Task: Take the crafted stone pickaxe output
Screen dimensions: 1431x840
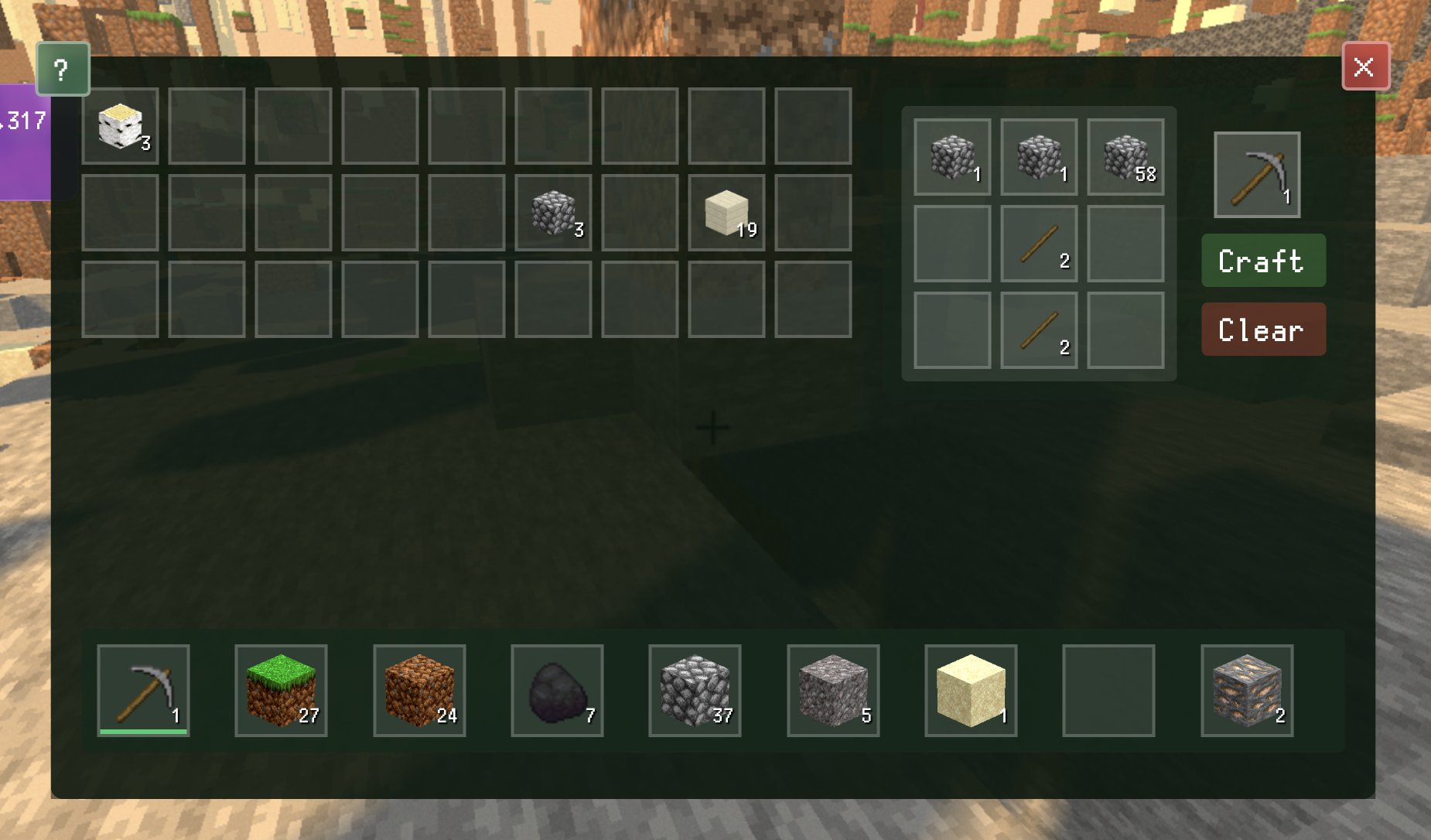Action: click(x=1257, y=175)
